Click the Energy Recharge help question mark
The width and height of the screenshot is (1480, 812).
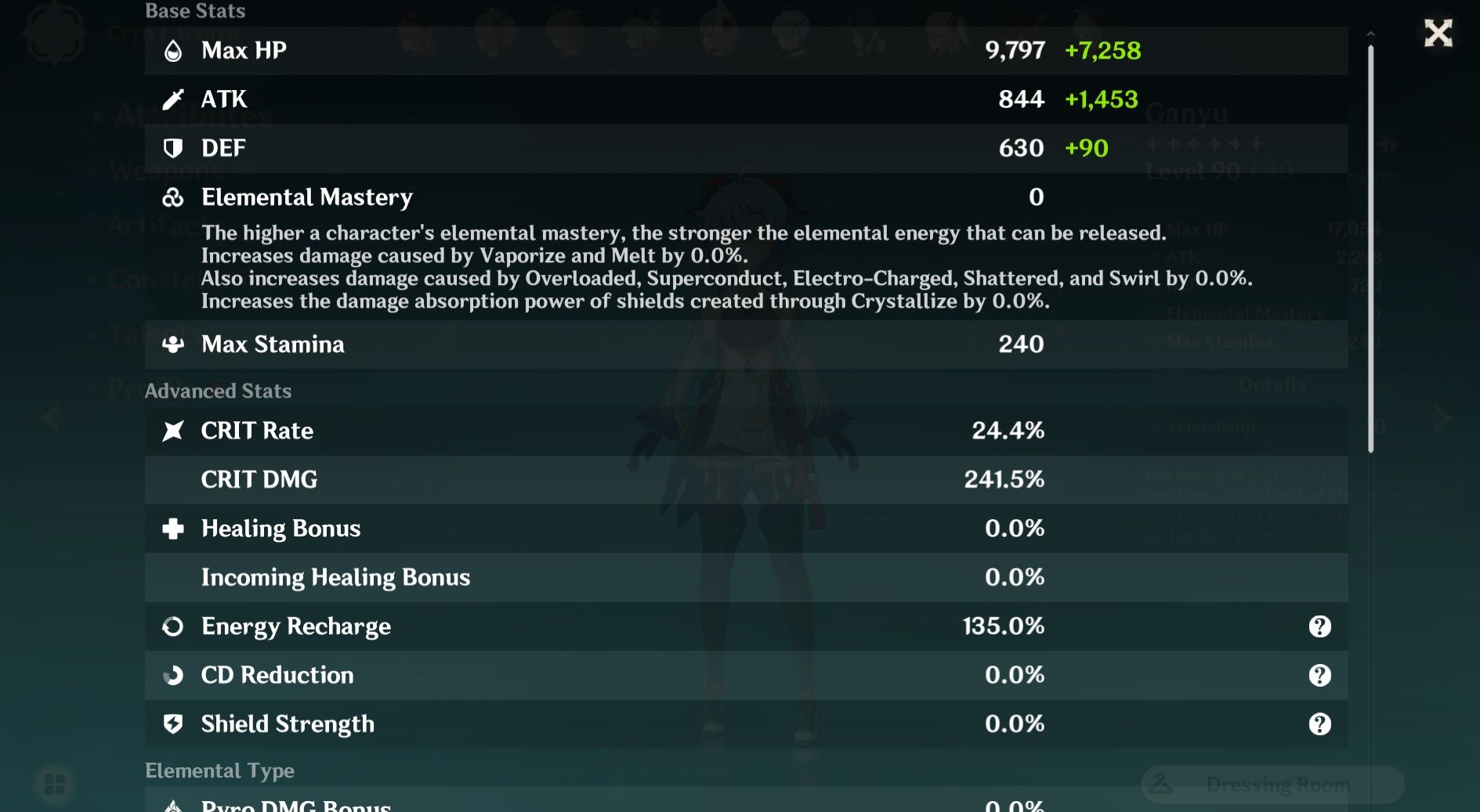pyautogui.click(x=1321, y=626)
